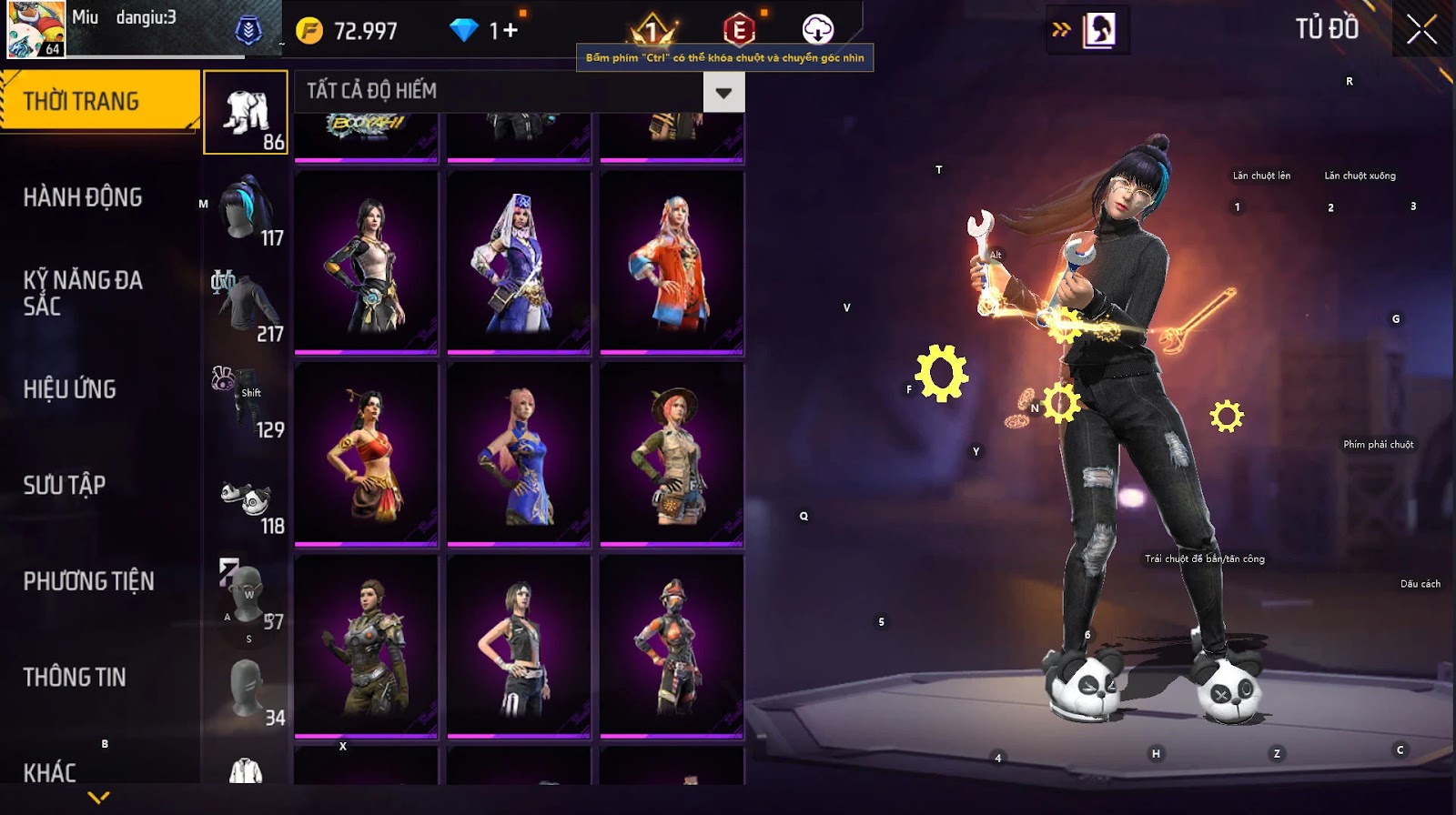Screen dimensions: 1456x815
Task: Pick the tops category with 217 items
Action: 246,307
